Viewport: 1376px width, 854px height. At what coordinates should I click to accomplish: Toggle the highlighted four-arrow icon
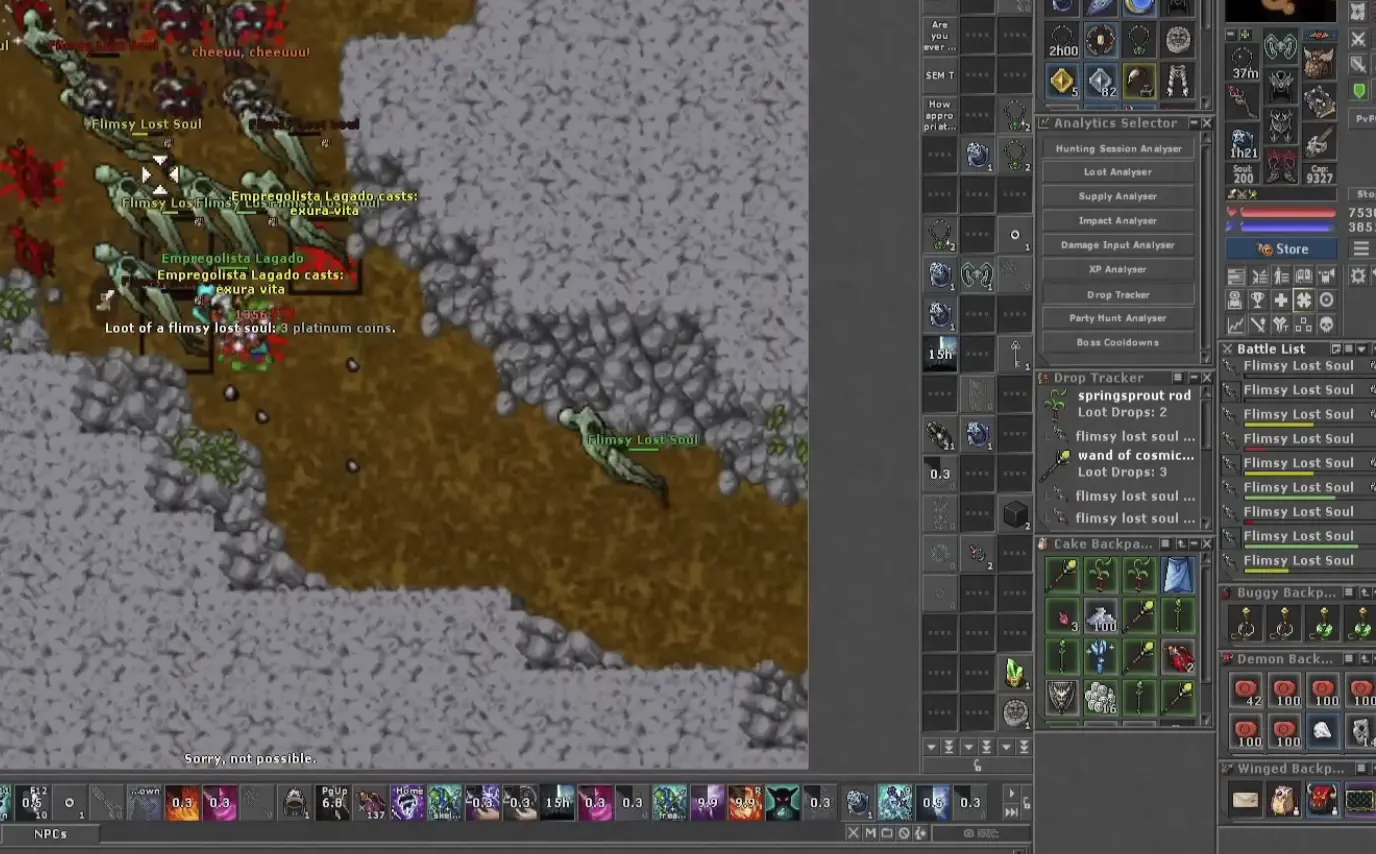(1304, 300)
